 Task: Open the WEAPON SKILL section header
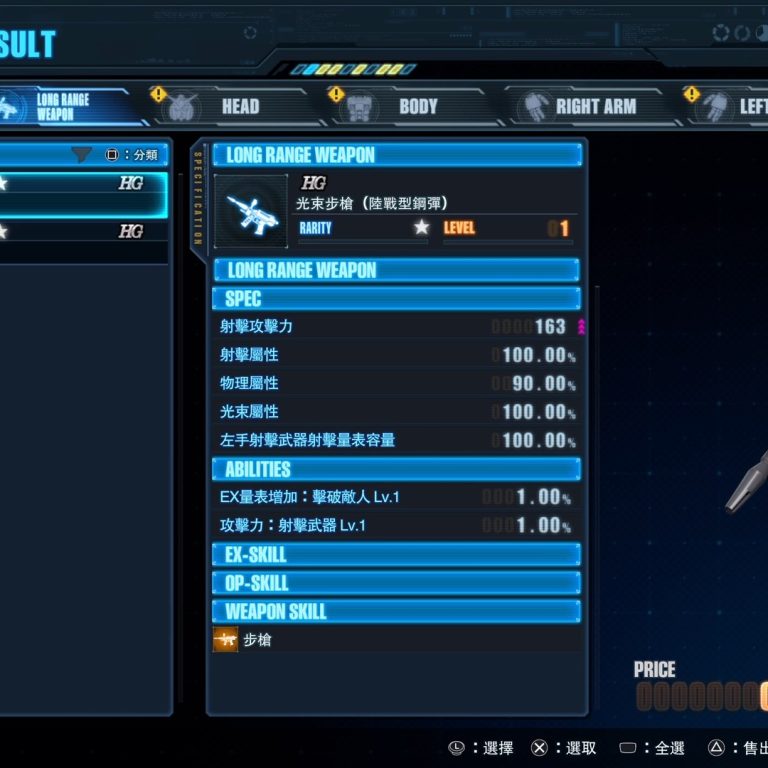coord(396,611)
